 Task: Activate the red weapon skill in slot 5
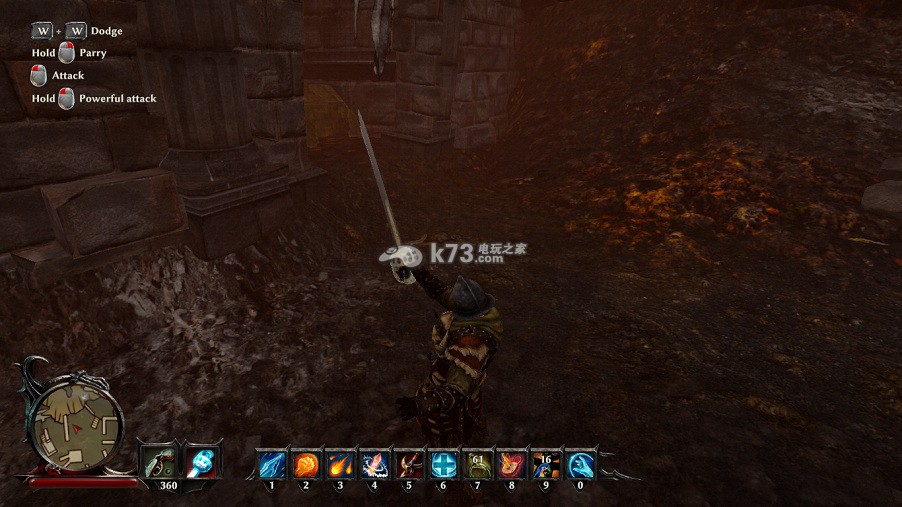(x=408, y=465)
